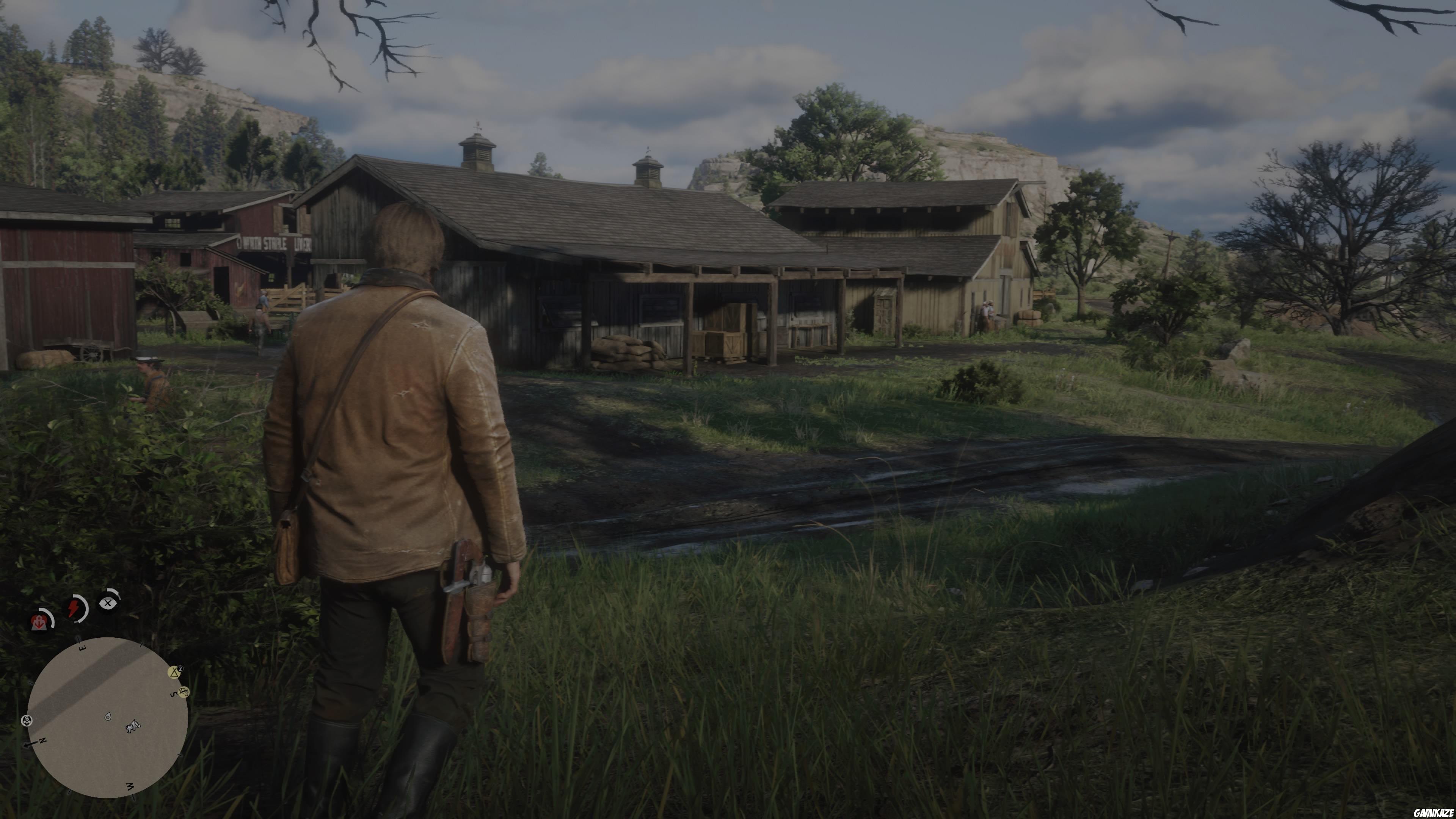Select the white waypoint dot on the minimap

(x=108, y=717)
